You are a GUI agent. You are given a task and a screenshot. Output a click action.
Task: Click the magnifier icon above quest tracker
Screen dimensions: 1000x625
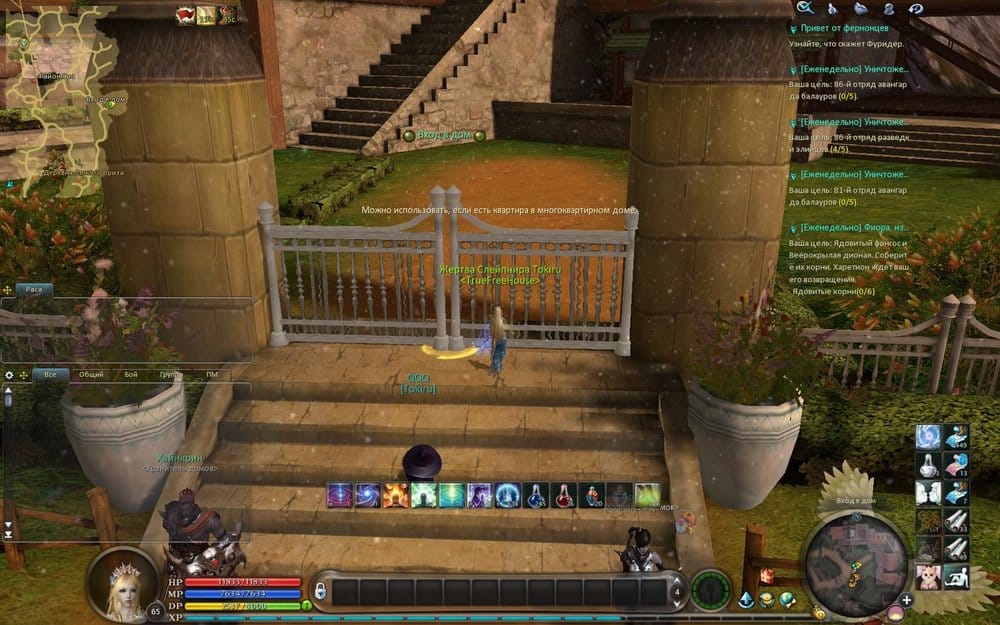tap(803, 8)
